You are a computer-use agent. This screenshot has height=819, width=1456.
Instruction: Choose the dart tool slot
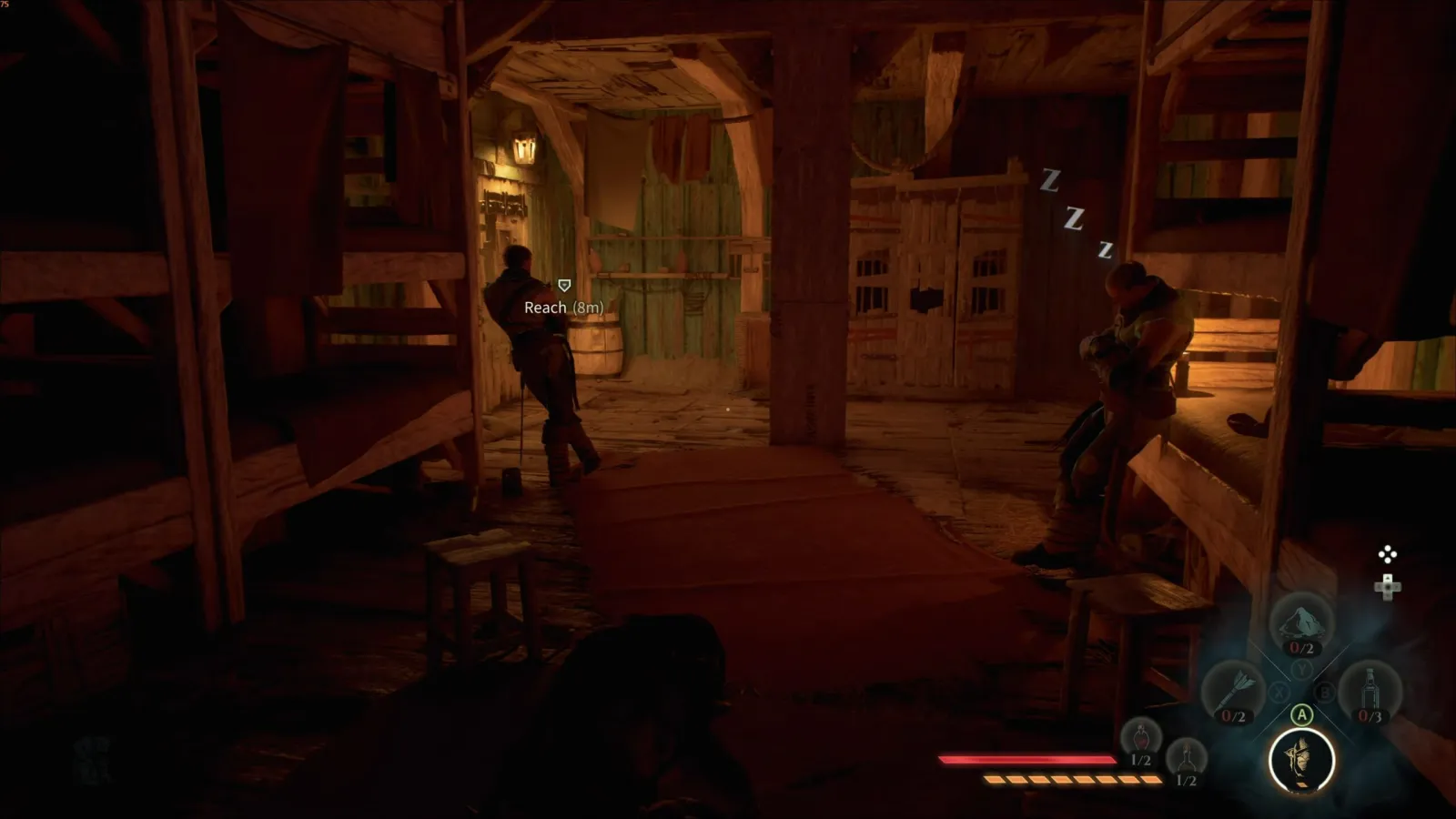pos(1233,693)
